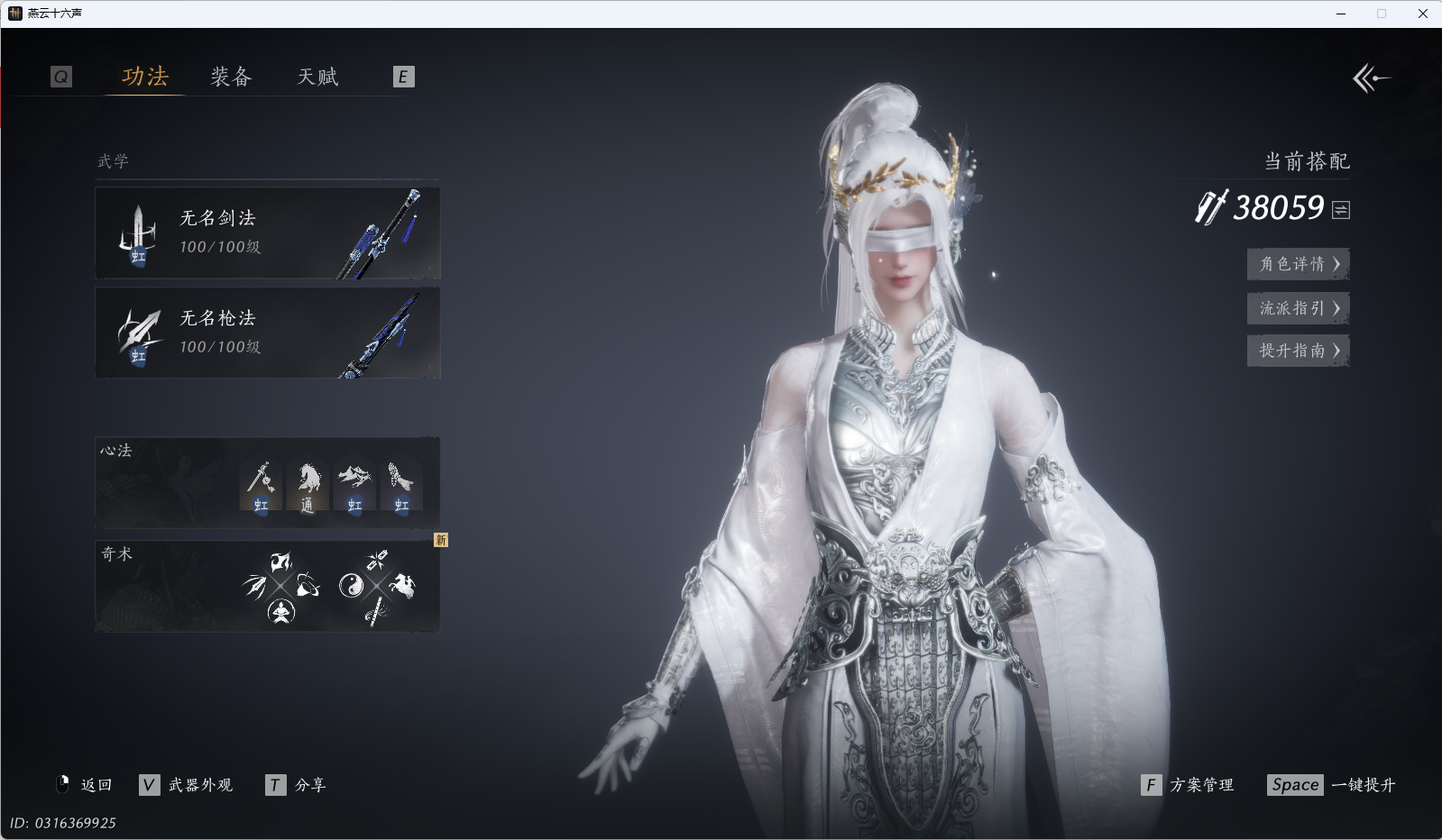Select the yin-yang 奇术 icon
The image size is (1442, 840).
350,586
